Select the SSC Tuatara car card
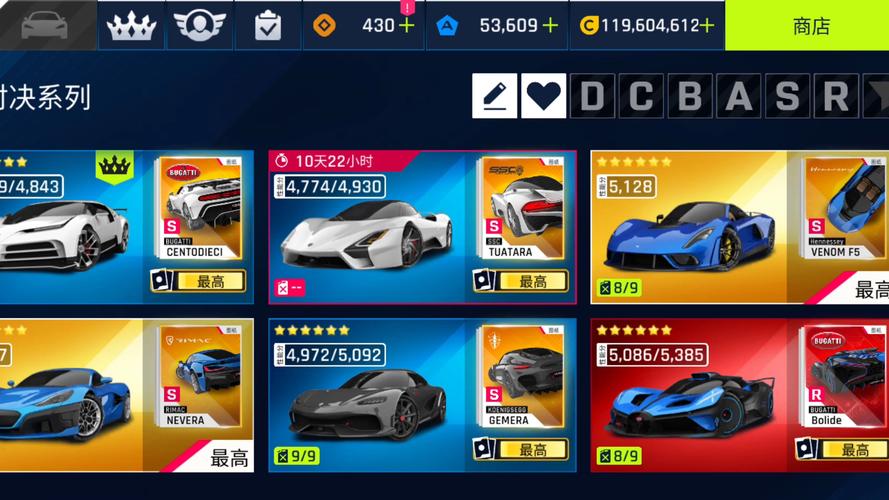This screenshot has height=500, width=889. pyautogui.click(x=421, y=227)
